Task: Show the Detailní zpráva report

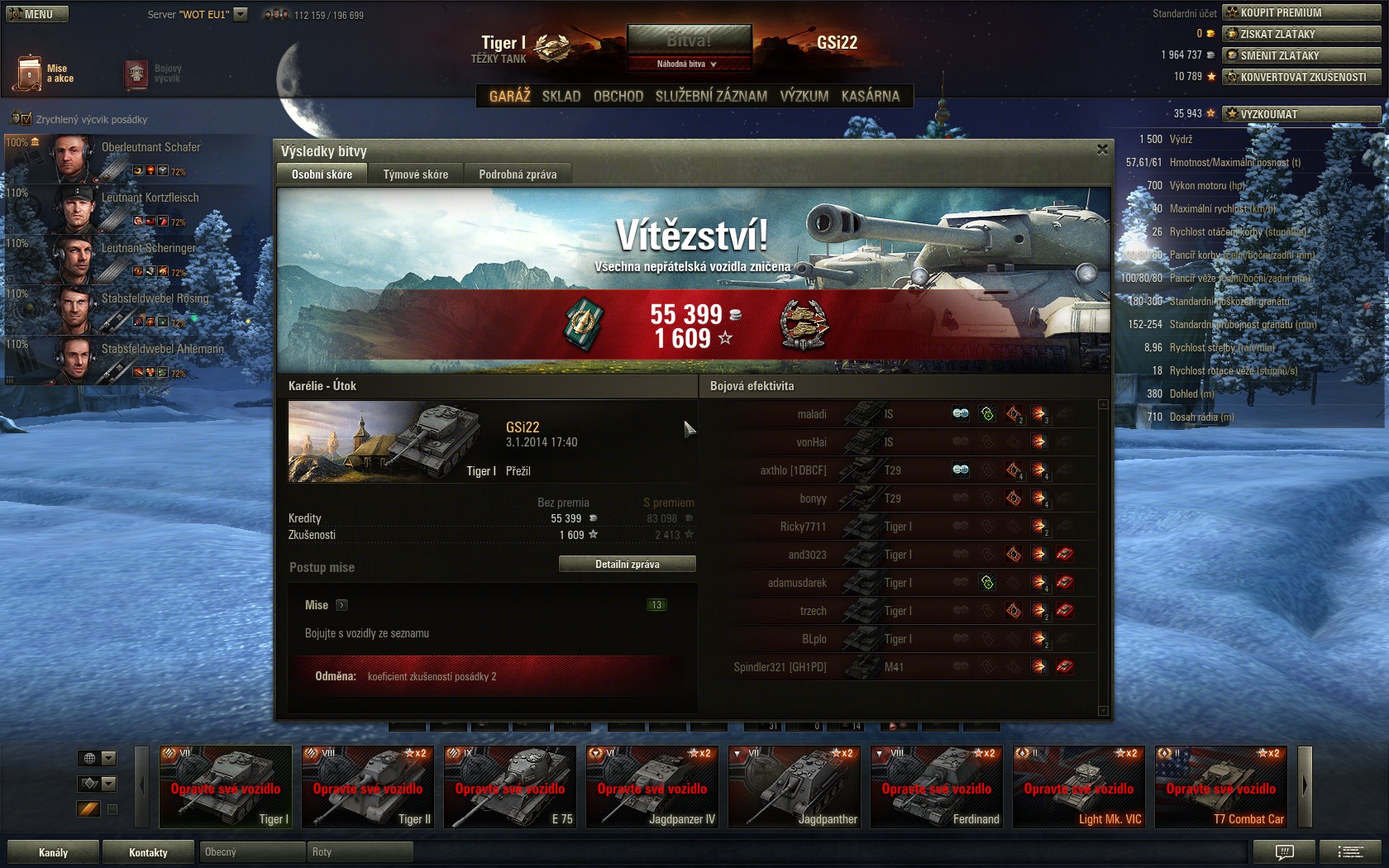Action: tap(627, 564)
